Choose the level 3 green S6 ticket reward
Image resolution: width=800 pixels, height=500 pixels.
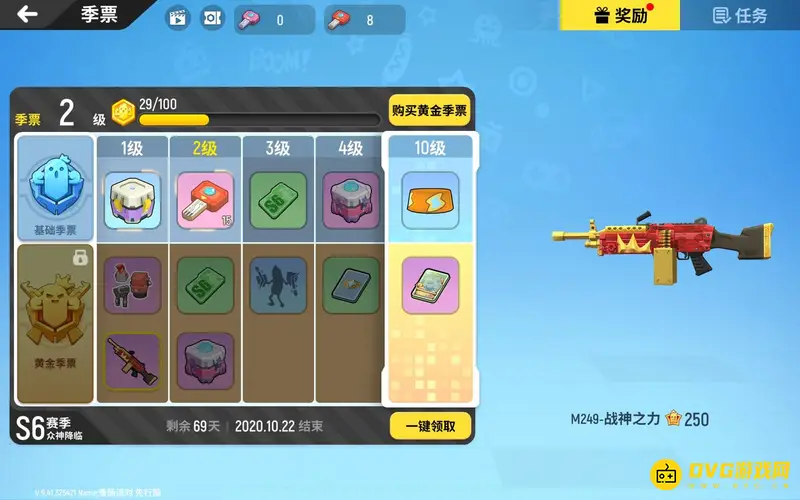click(x=278, y=199)
